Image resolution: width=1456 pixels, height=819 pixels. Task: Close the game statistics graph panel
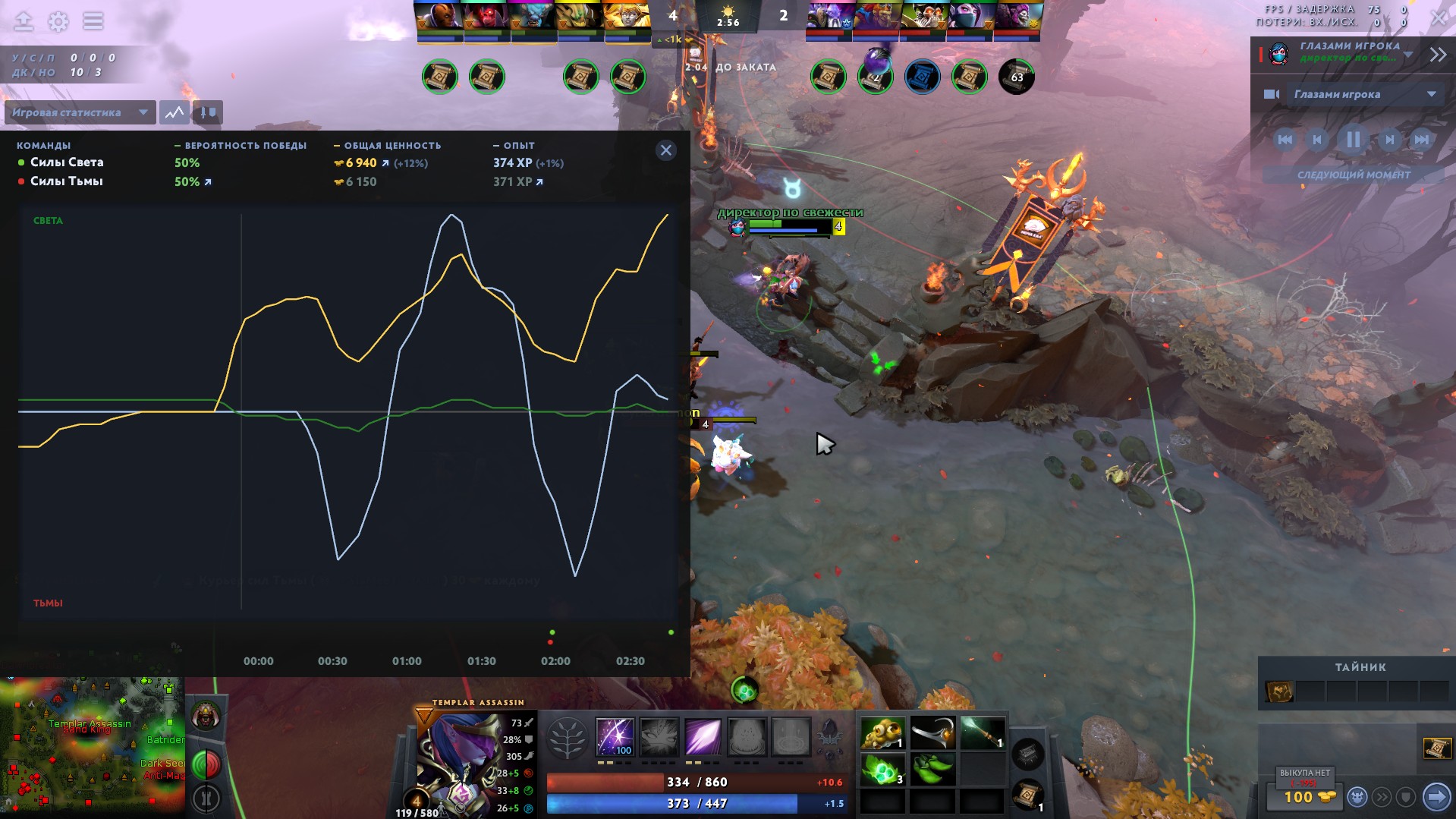(x=665, y=150)
